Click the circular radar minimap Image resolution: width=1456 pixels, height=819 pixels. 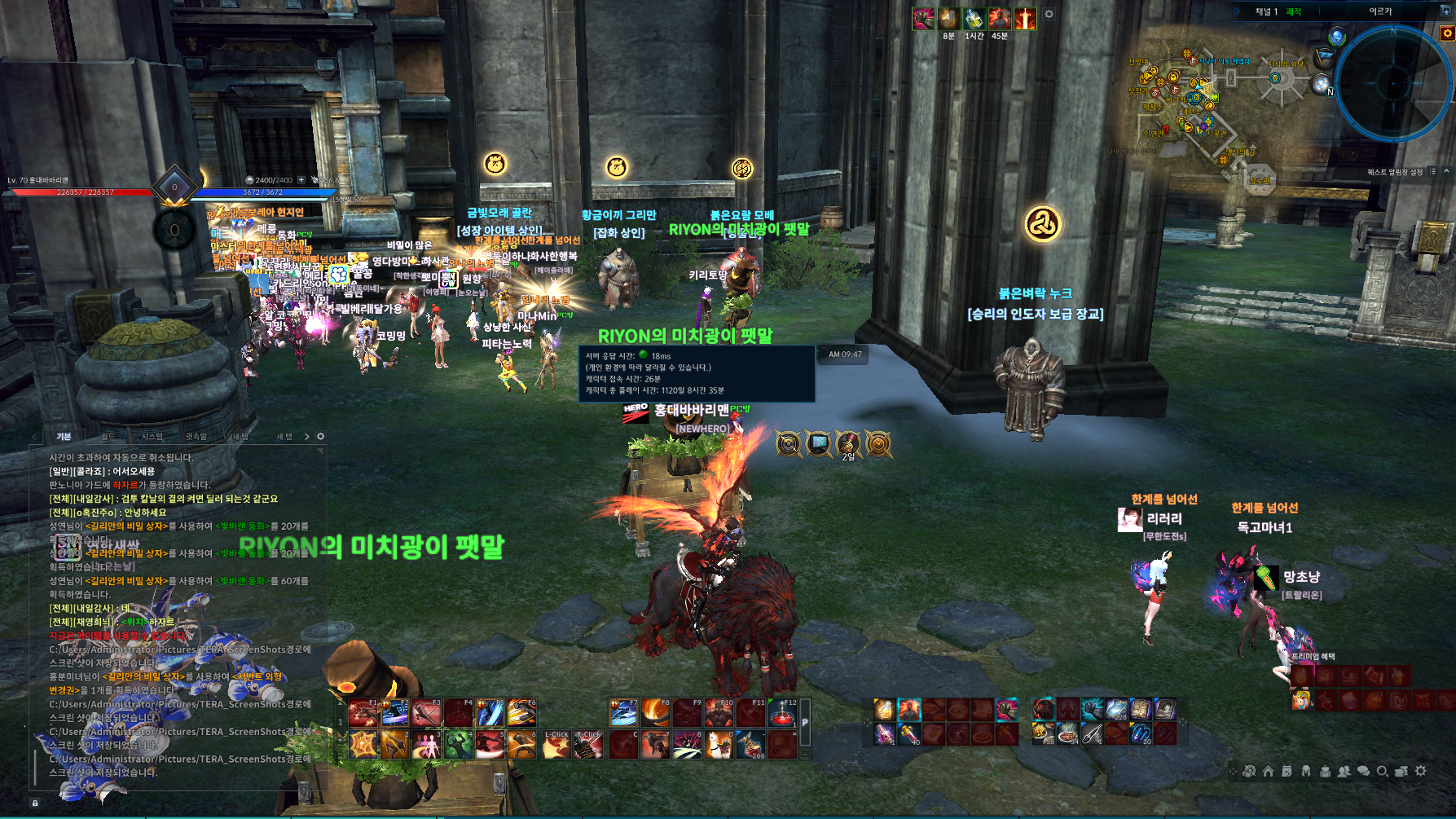1393,82
